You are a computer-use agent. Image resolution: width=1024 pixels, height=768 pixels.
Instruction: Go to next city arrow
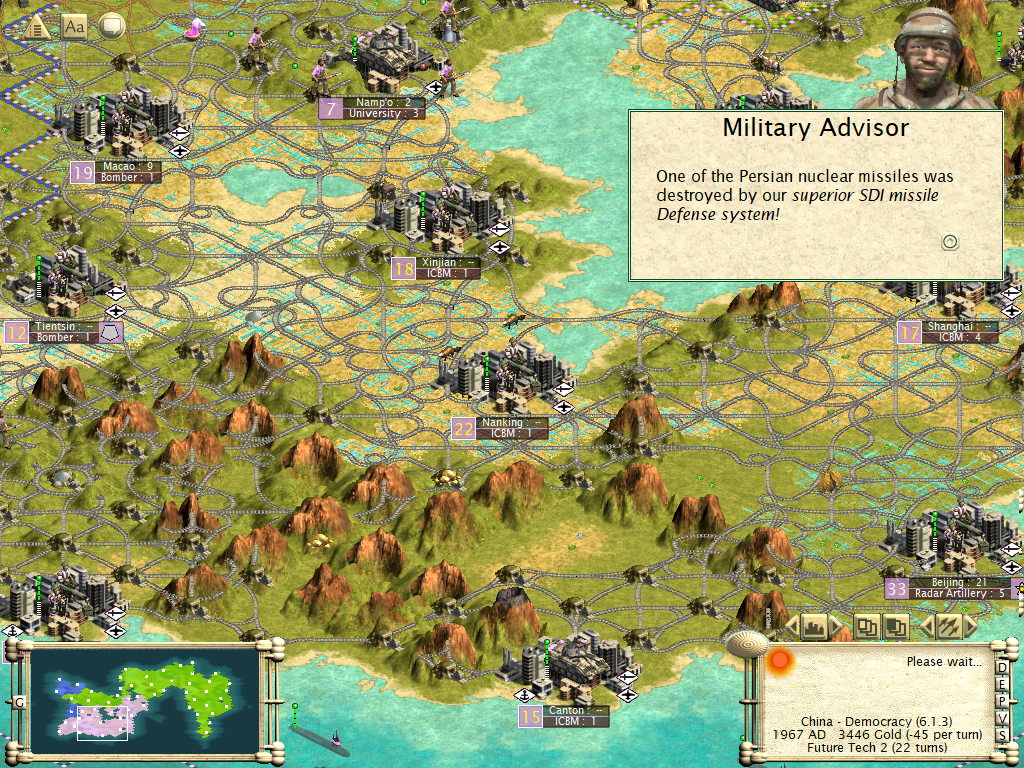836,627
